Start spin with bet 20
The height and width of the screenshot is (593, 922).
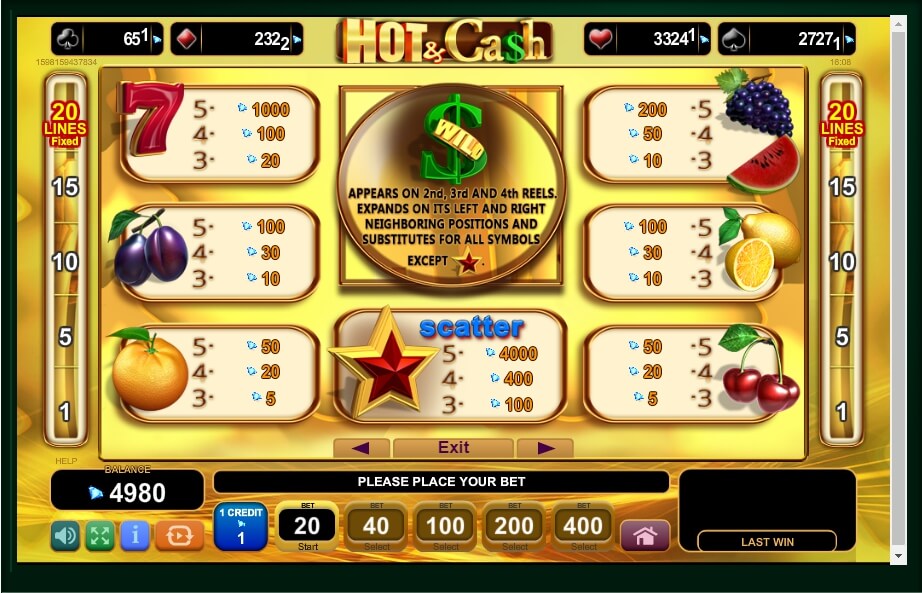307,527
